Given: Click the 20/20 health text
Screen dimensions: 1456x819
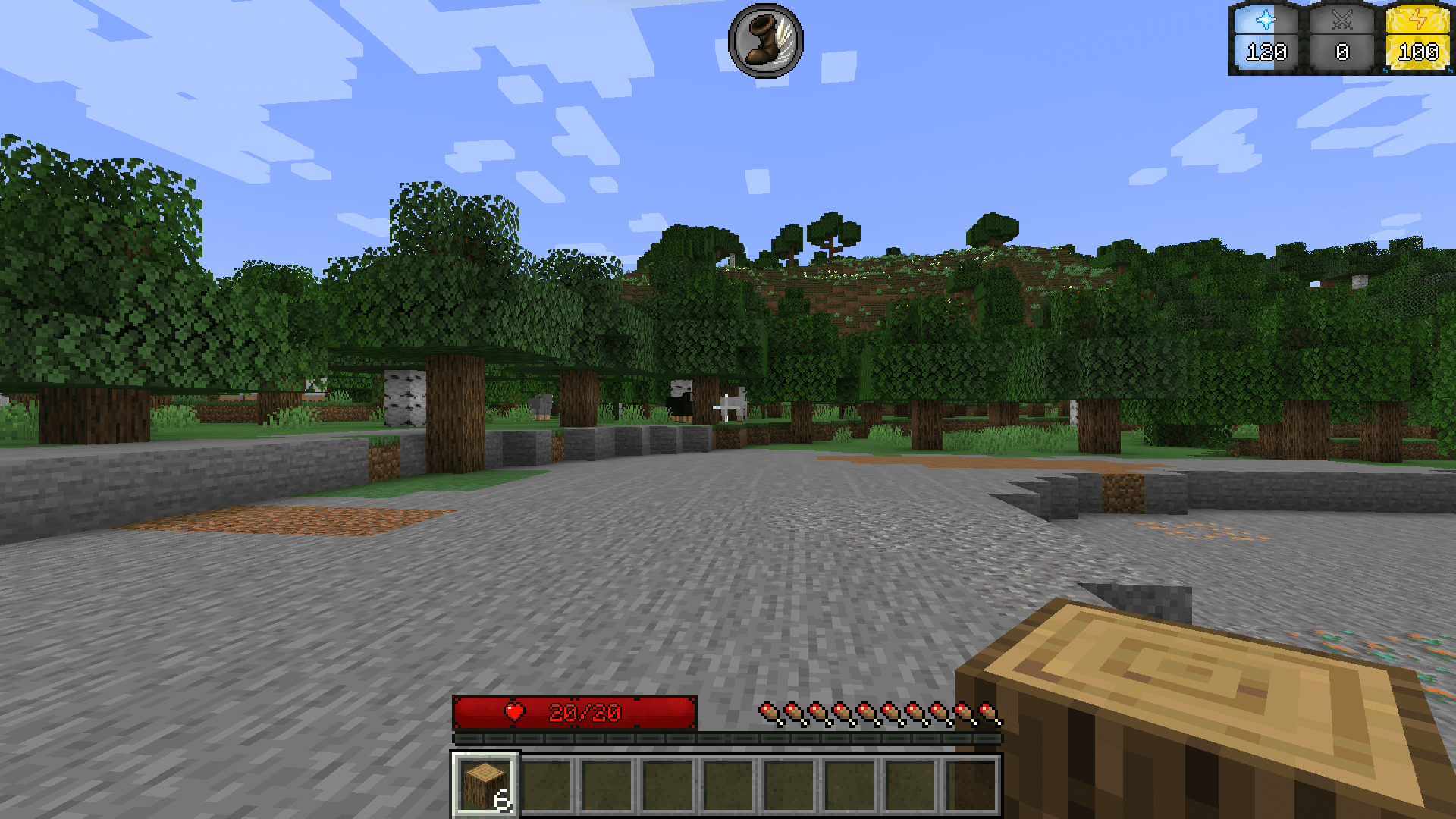Looking at the screenshot, I should click(584, 713).
